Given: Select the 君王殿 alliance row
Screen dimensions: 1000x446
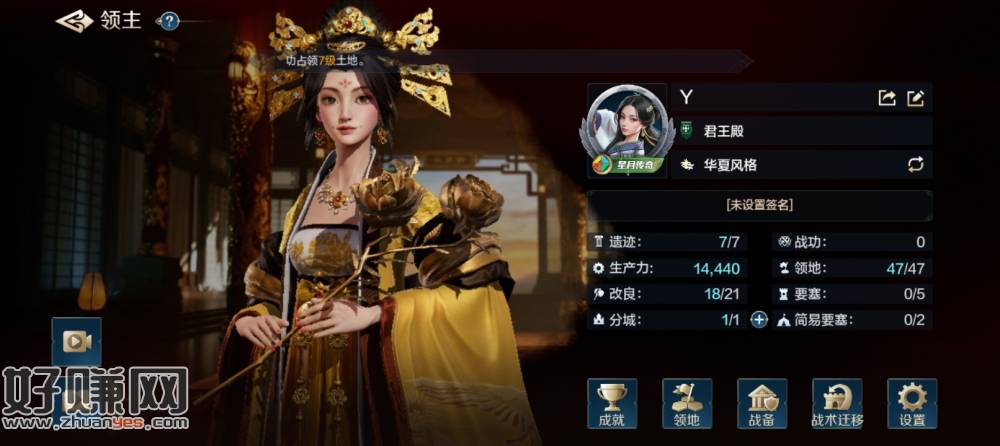Looking at the screenshot, I should pos(800,131).
